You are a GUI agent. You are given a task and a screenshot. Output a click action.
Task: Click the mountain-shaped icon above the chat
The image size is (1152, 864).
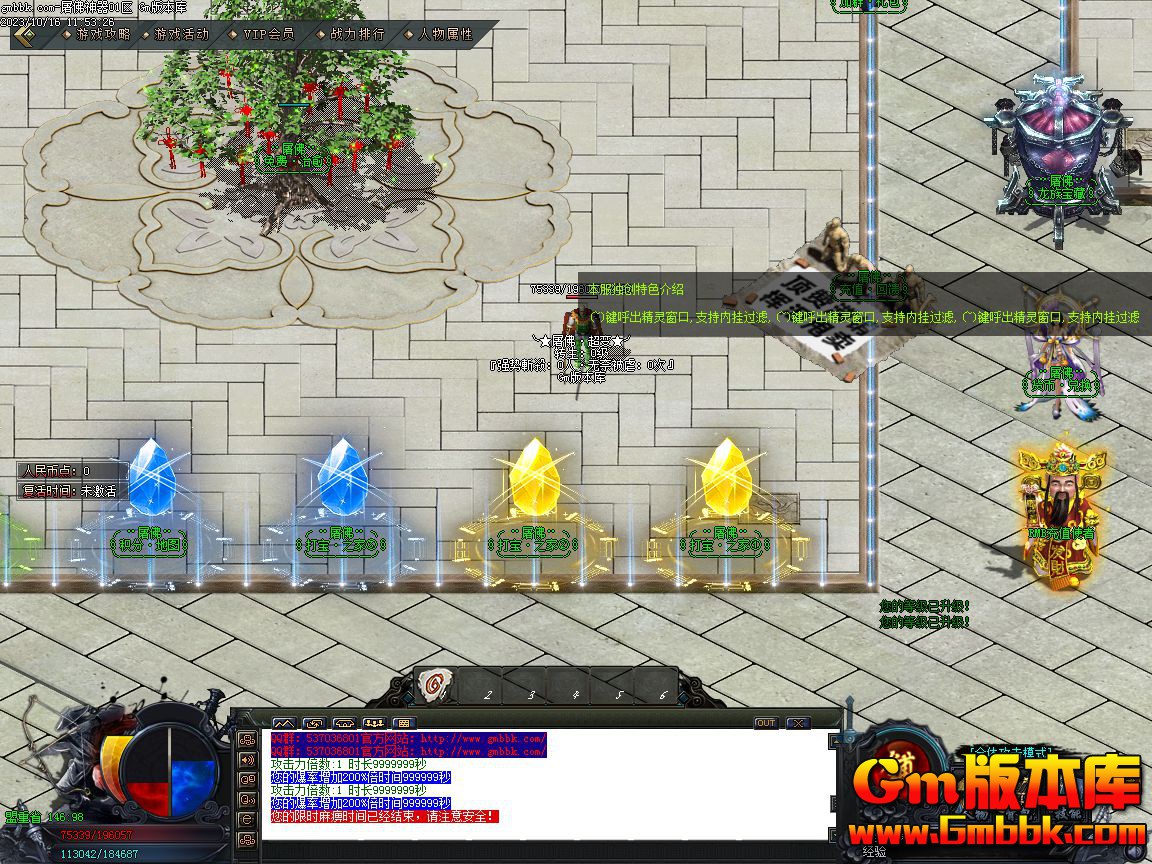(x=284, y=722)
